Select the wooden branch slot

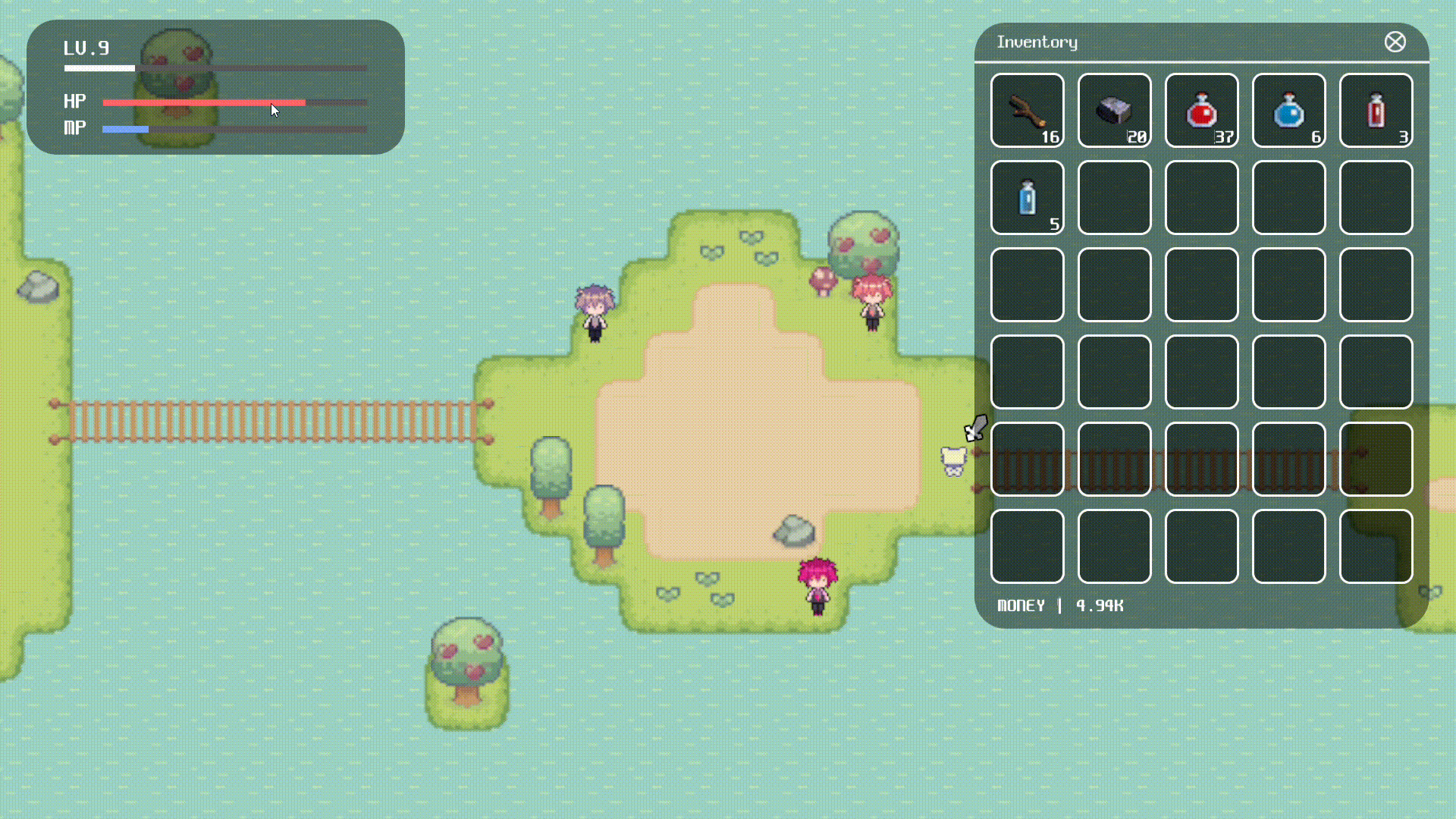[x=1028, y=111]
